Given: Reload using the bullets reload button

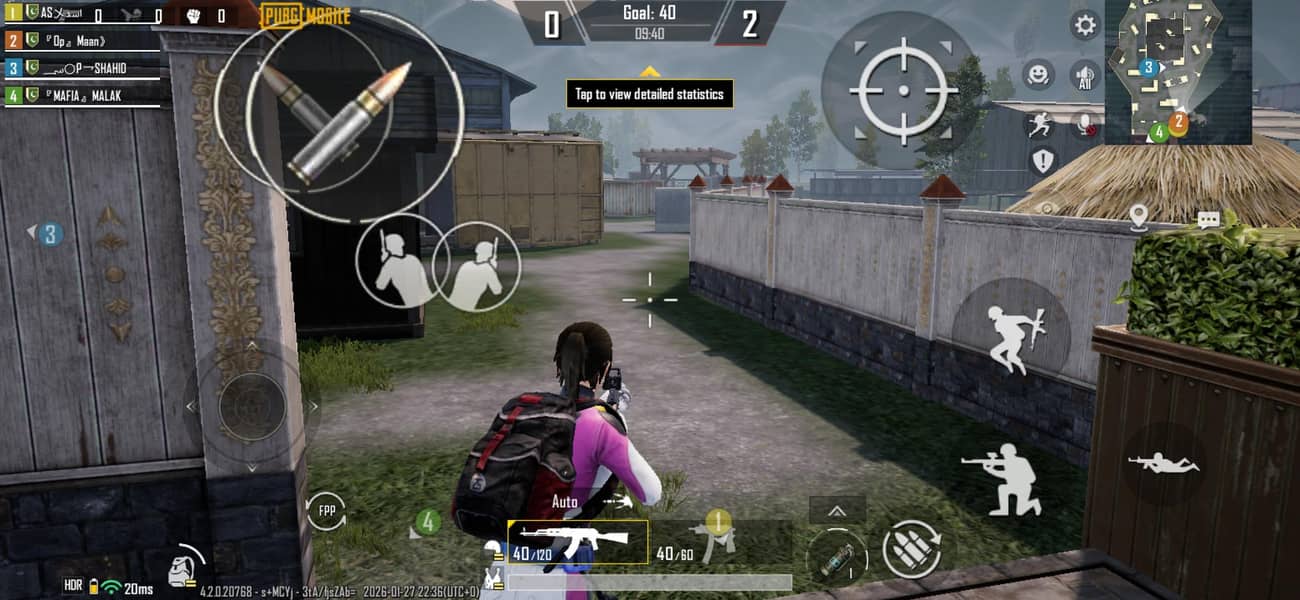Looking at the screenshot, I should pos(911,549).
